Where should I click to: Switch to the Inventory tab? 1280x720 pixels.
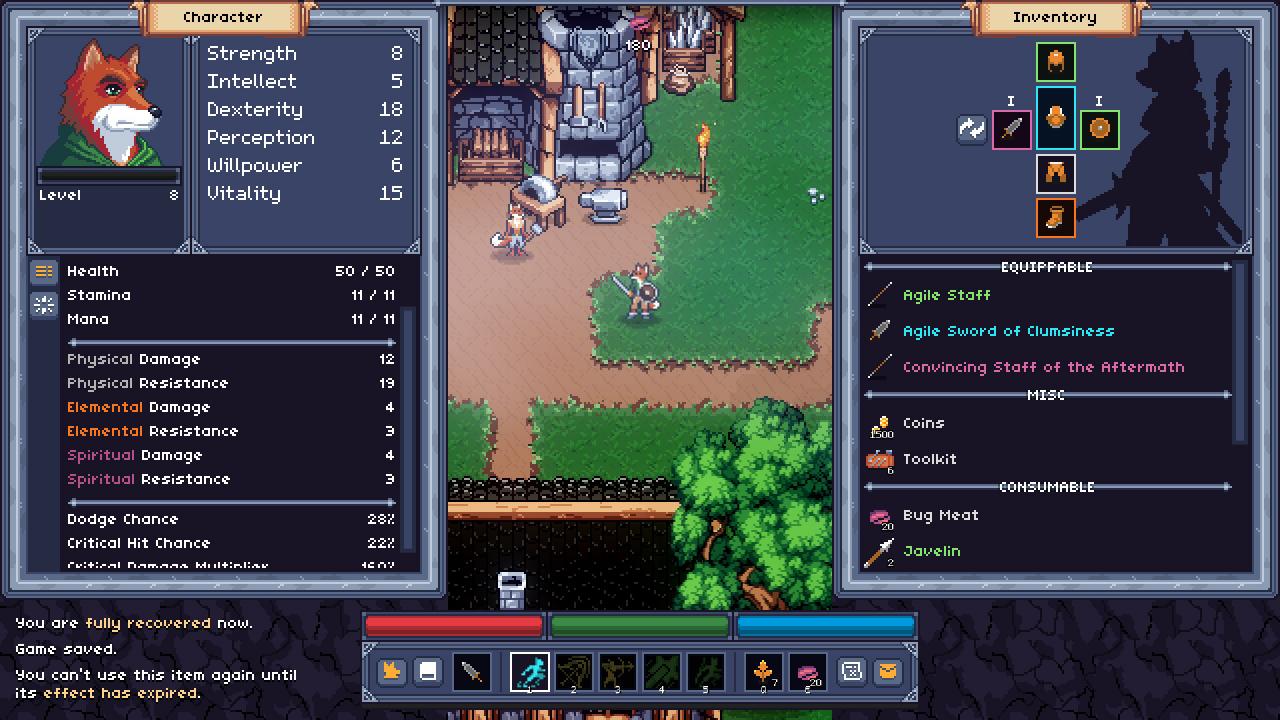click(x=1054, y=17)
